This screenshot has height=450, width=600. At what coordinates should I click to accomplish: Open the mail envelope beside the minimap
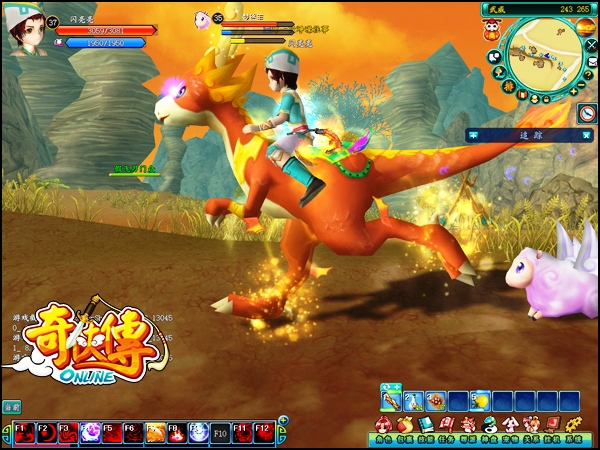coord(591,63)
